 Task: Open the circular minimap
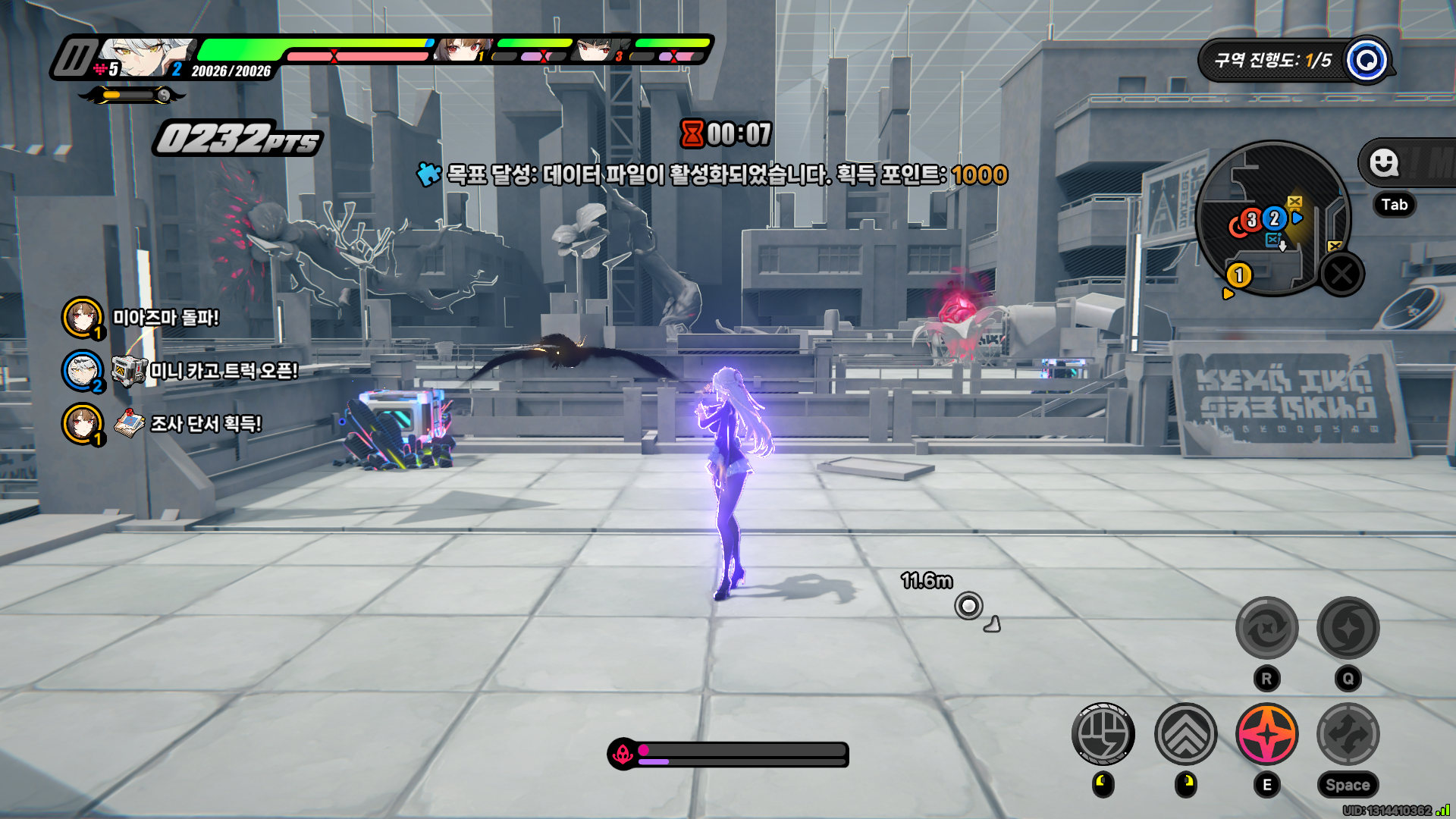coord(1272,218)
